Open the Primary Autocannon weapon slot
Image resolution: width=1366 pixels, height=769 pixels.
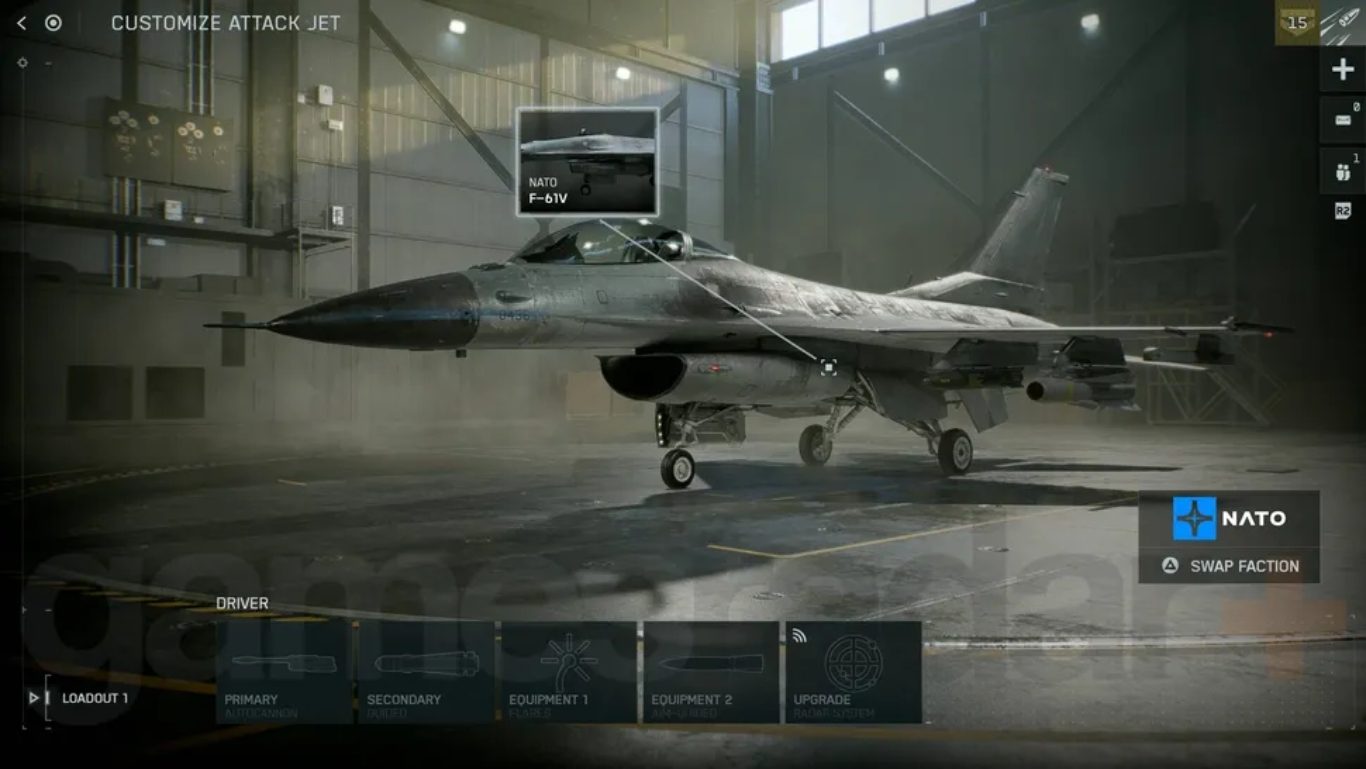[284, 672]
